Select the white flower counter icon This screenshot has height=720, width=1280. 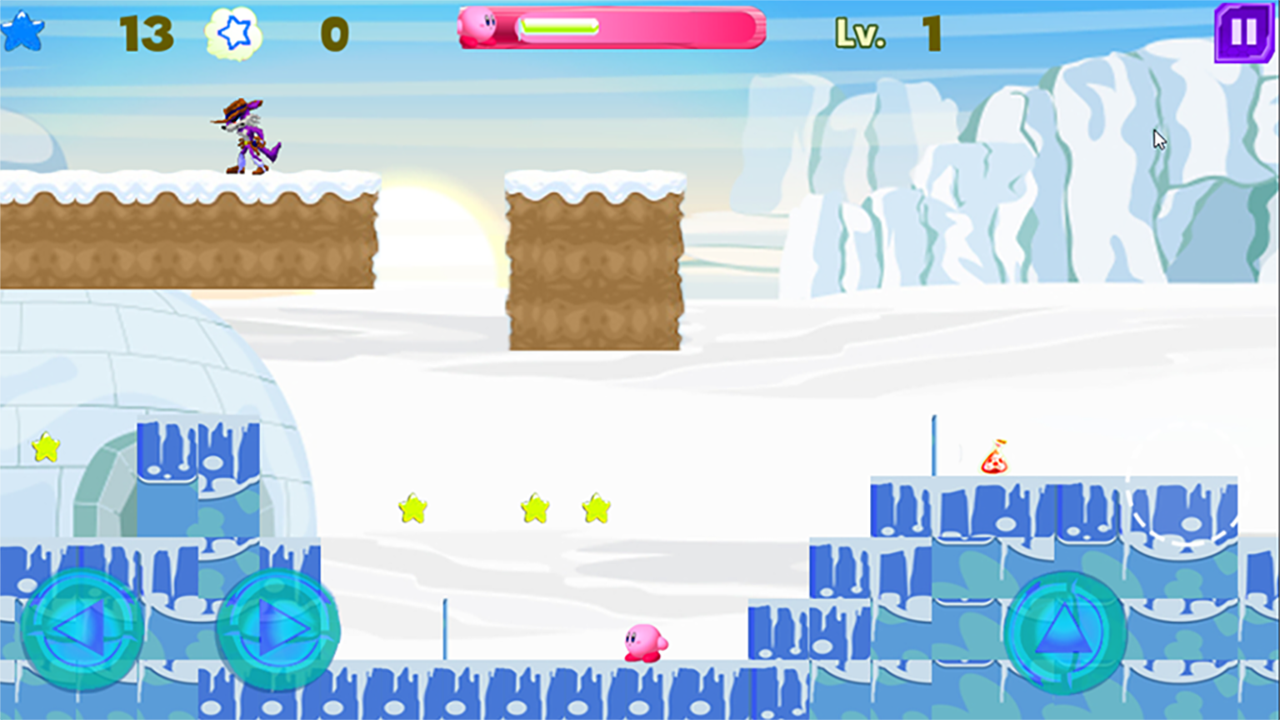[x=234, y=32]
